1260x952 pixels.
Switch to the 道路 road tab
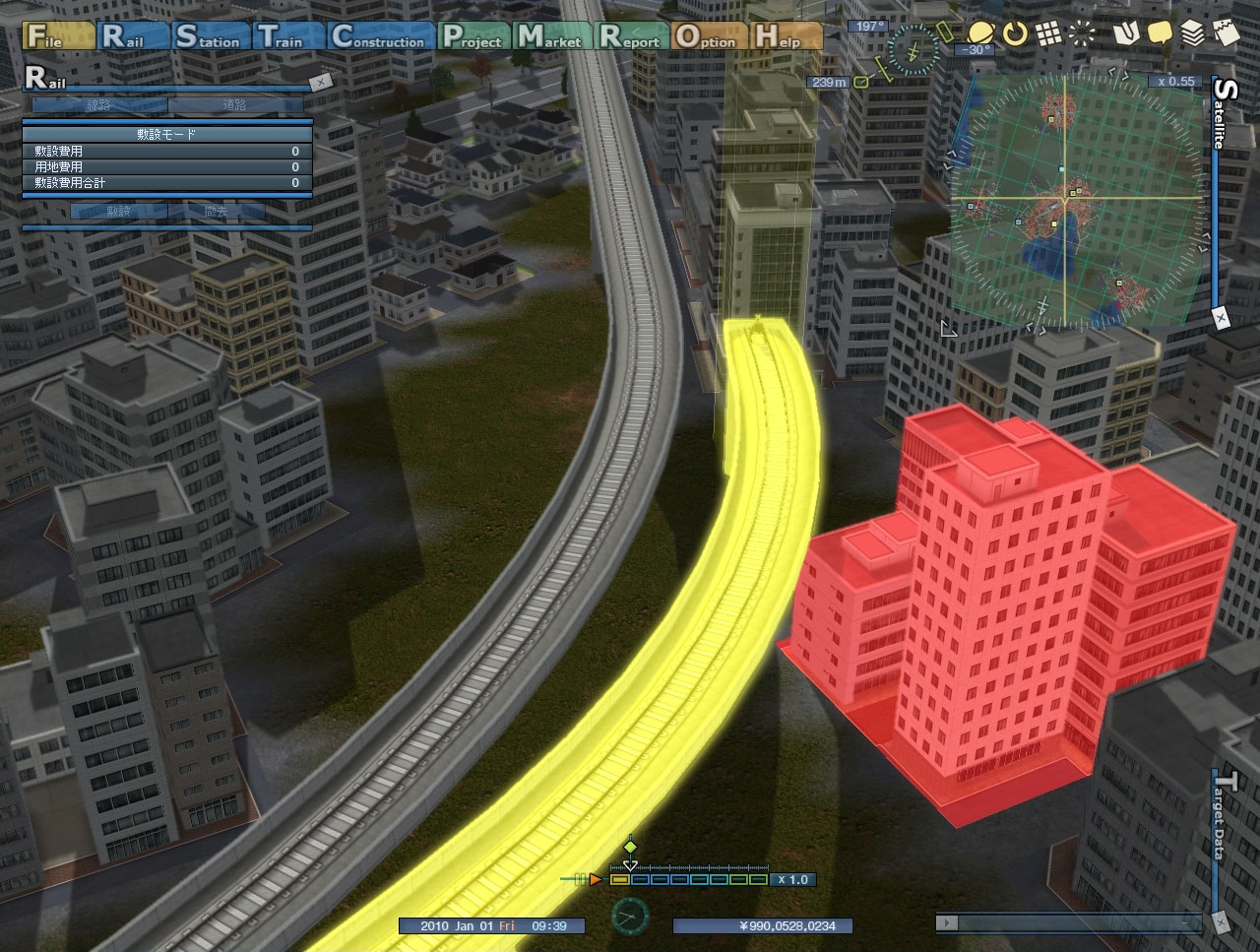tap(234, 105)
